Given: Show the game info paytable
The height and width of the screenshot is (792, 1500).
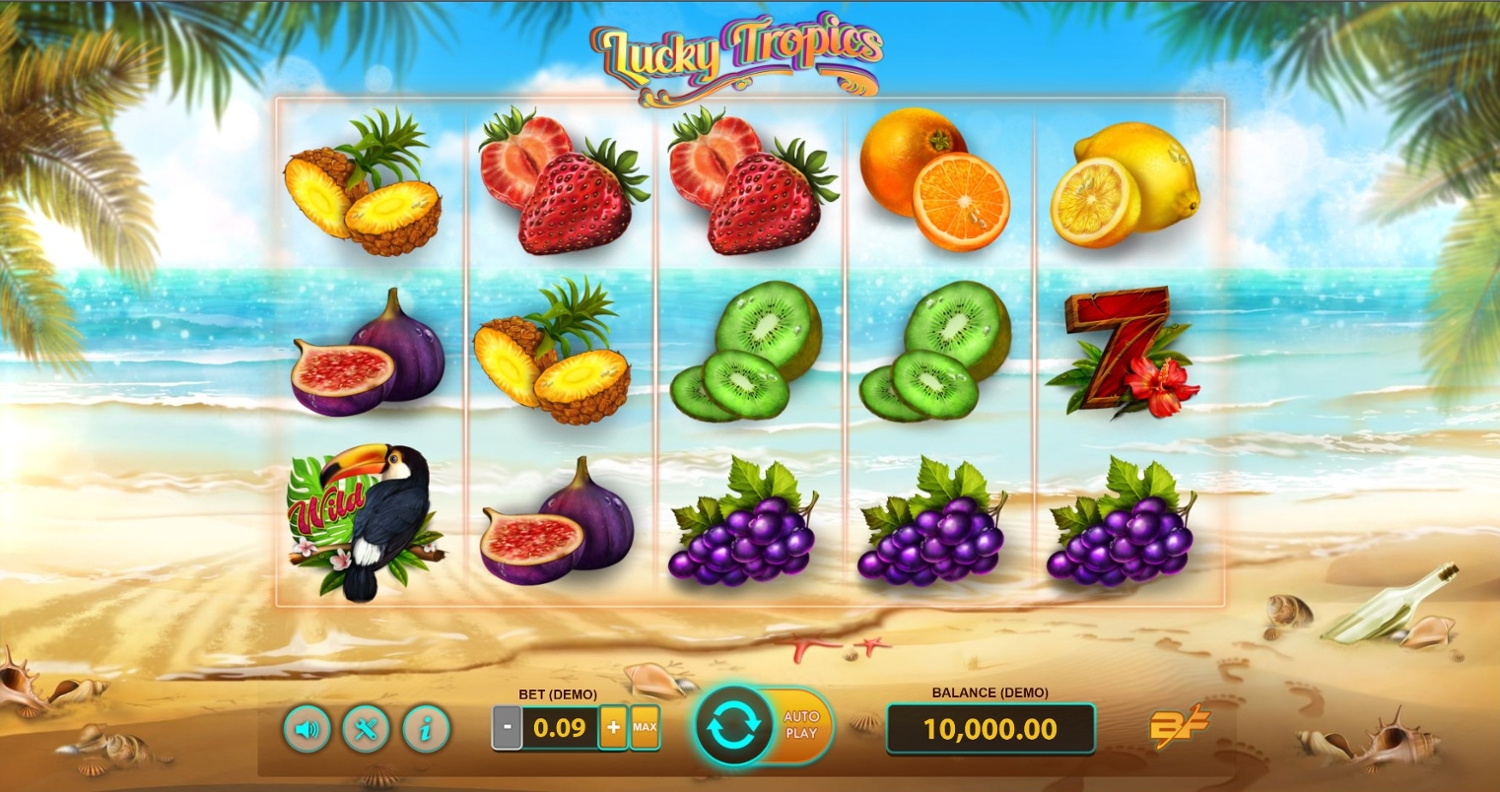Looking at the screenshot, I should tap(426, 729).
